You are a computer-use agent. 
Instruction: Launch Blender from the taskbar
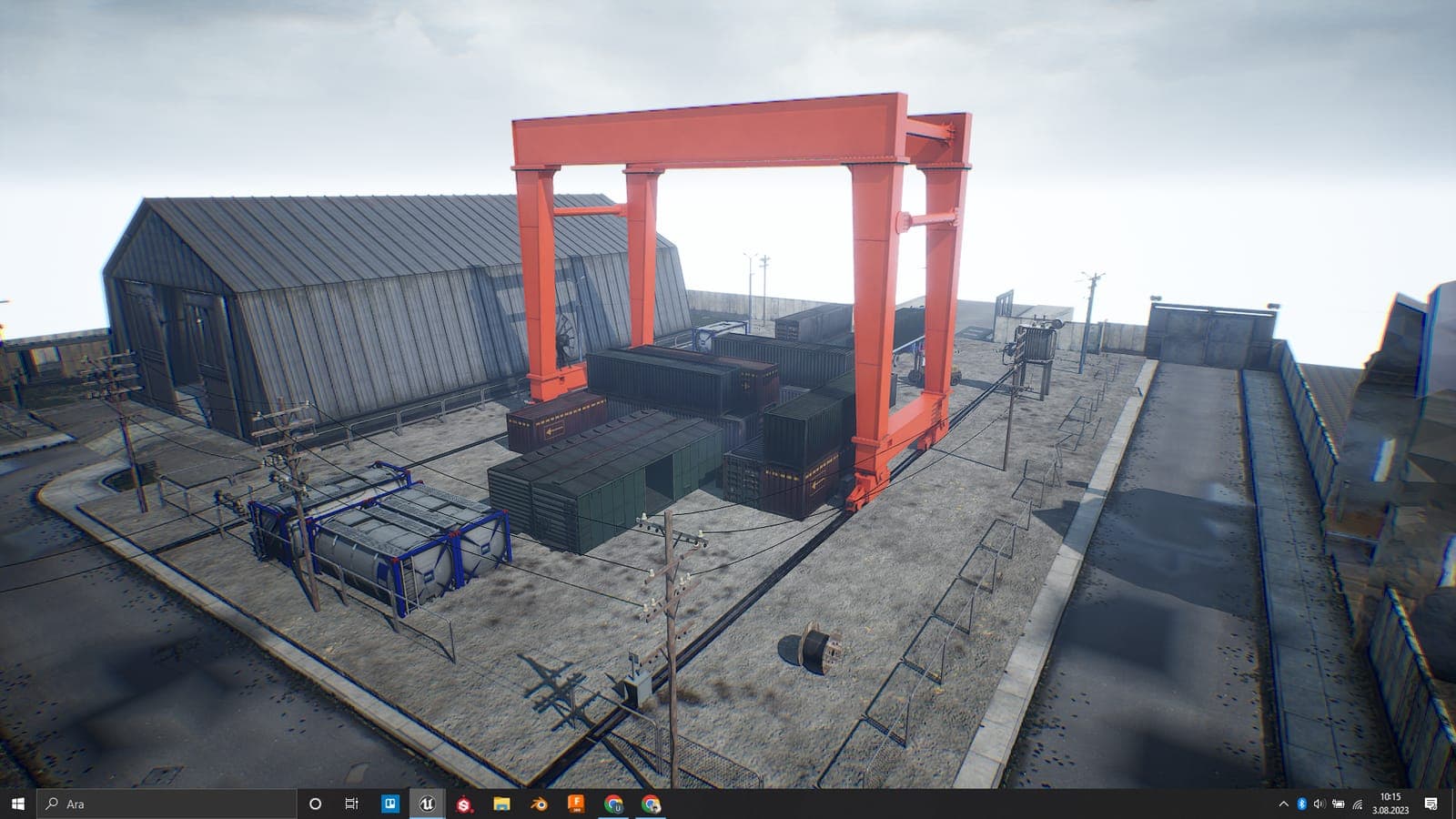click(x=539, y=804)
